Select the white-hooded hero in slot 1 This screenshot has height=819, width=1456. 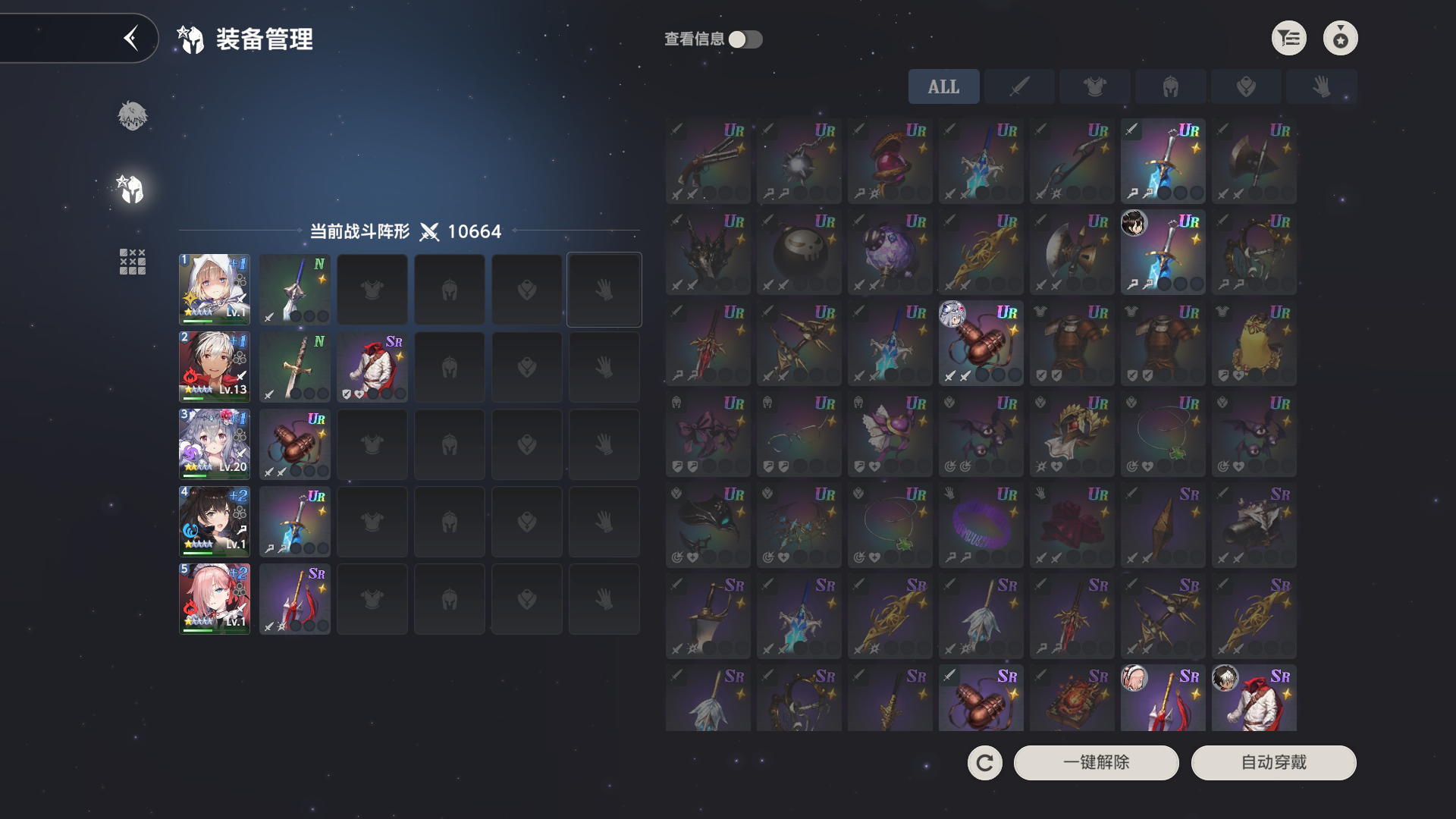215,289
